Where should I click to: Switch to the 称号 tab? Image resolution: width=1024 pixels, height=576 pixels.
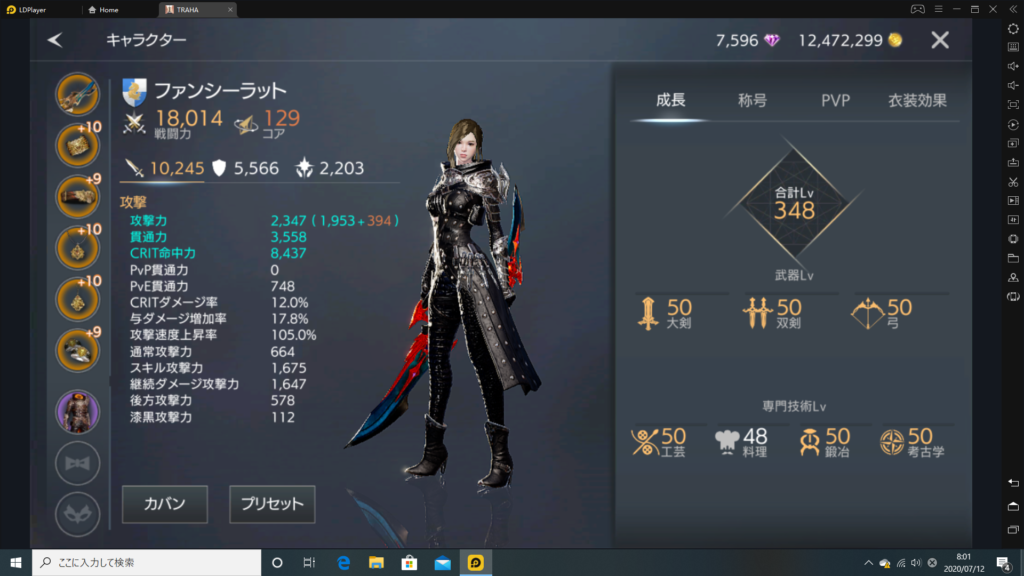pos(752,100)
